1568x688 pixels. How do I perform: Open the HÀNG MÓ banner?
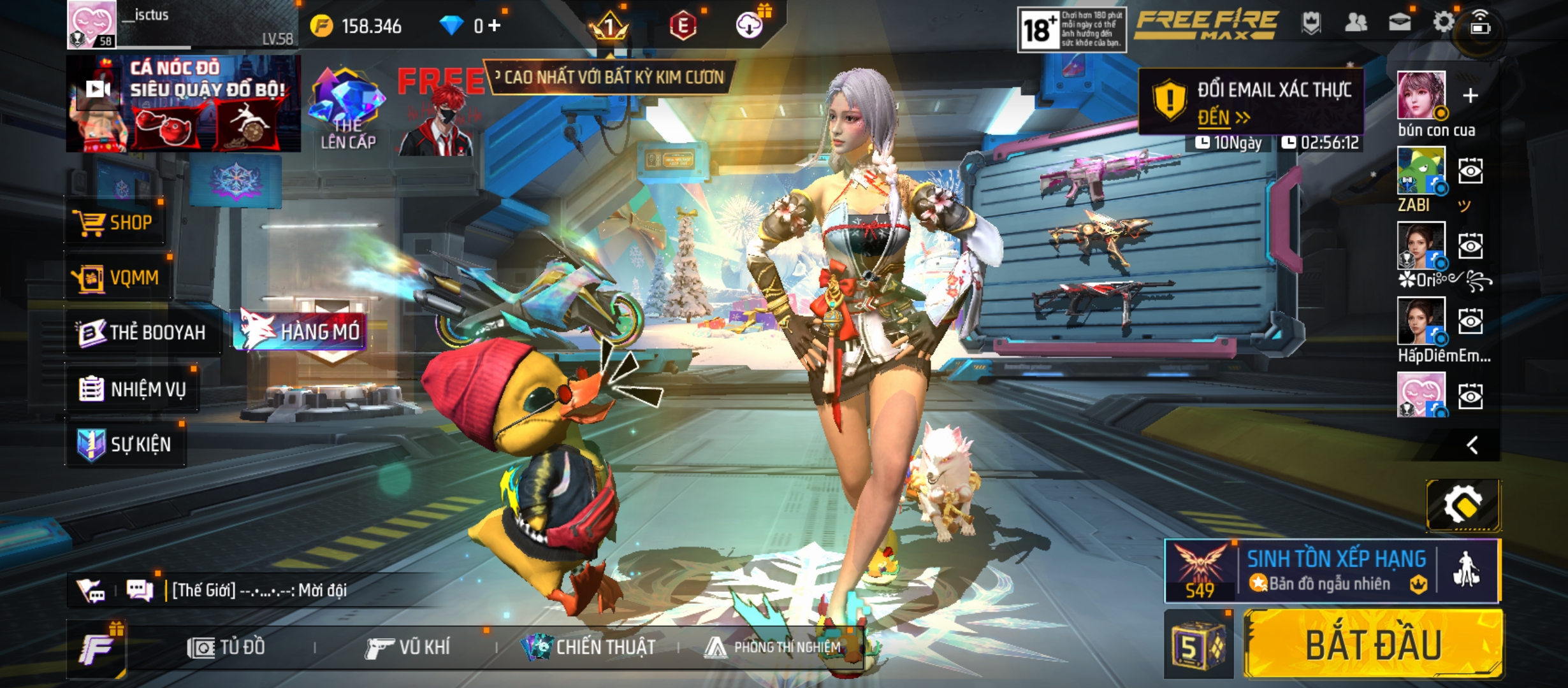(x=301, y=331)
